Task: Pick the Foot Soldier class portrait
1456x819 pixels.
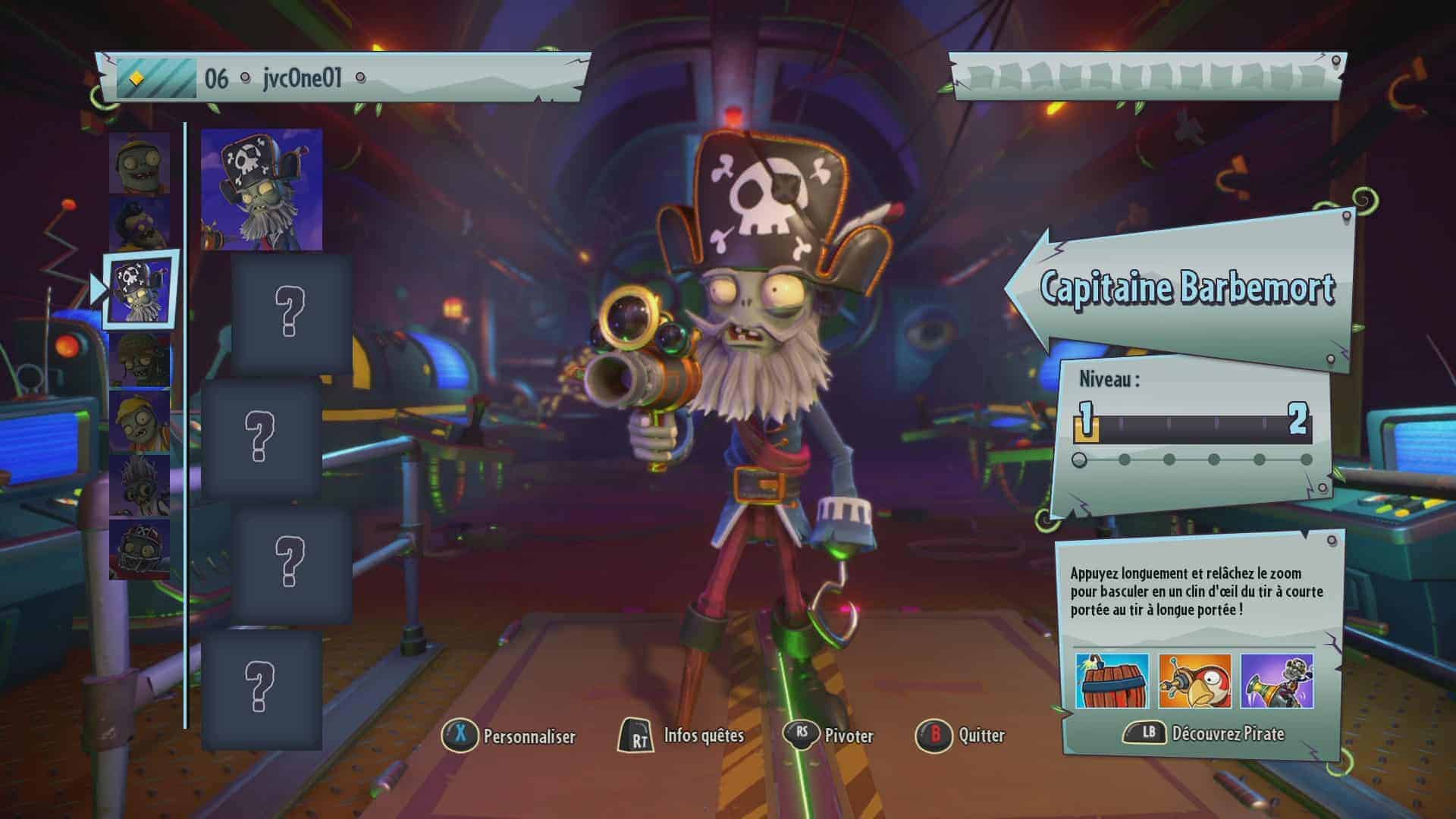Action: pyautogui.click(x=140, y=359)
